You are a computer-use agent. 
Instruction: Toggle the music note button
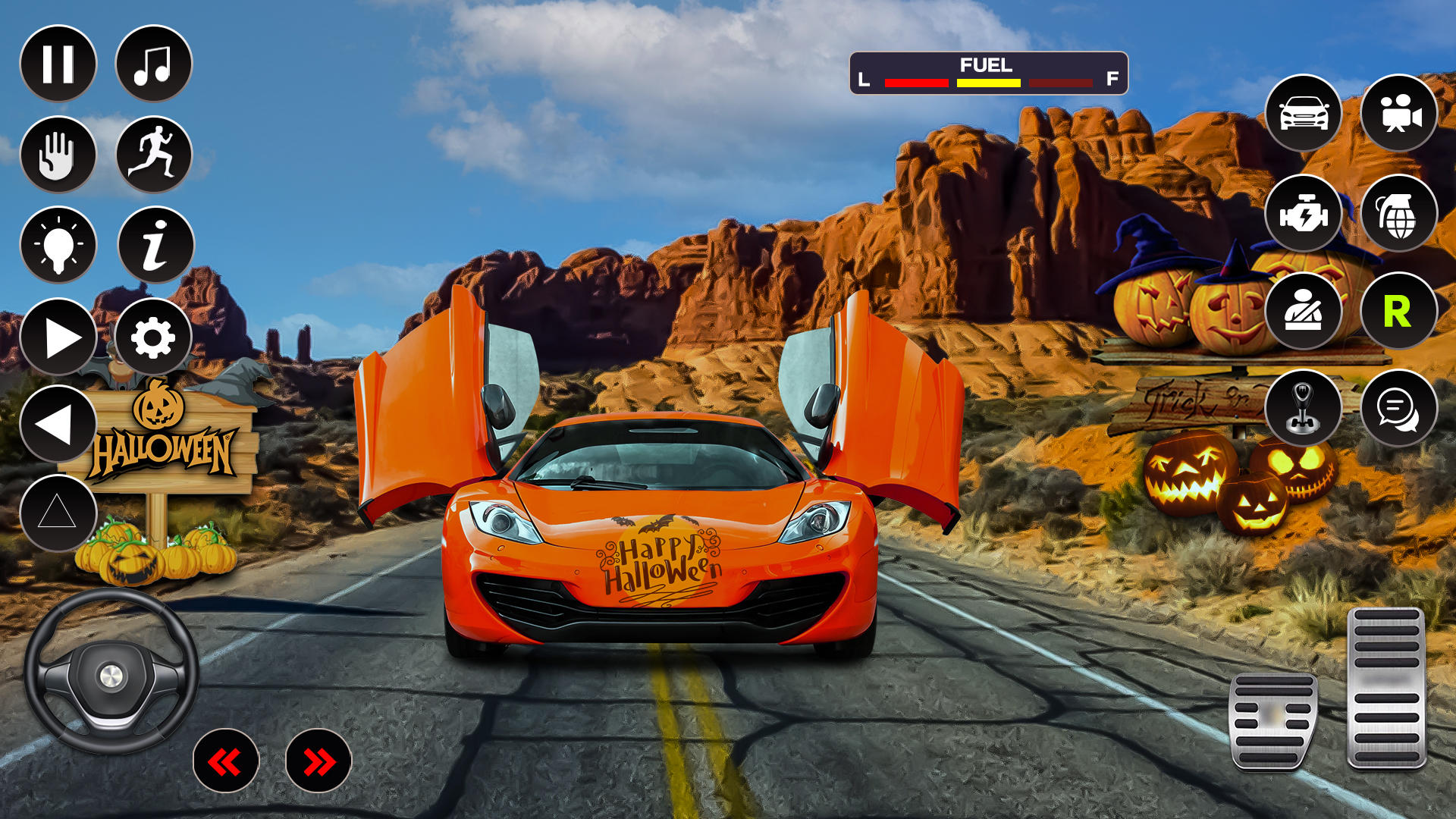[153, 64]
